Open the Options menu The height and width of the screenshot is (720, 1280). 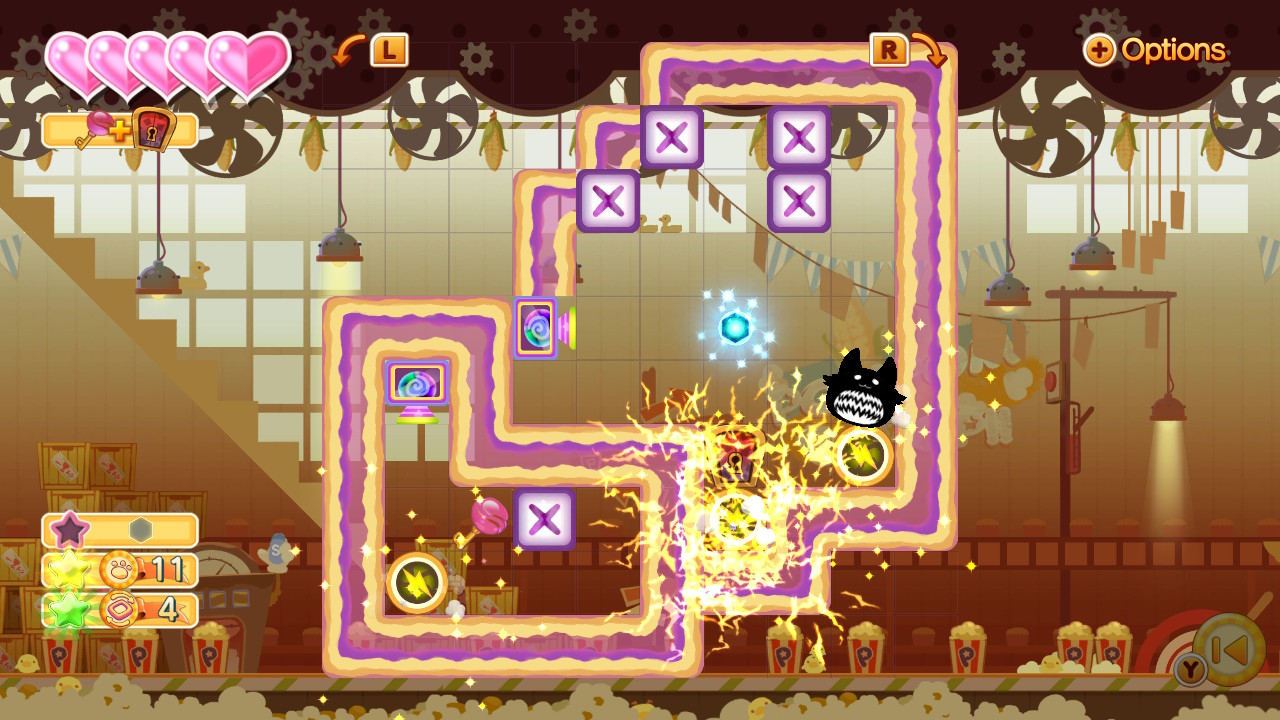[1156, 50]
